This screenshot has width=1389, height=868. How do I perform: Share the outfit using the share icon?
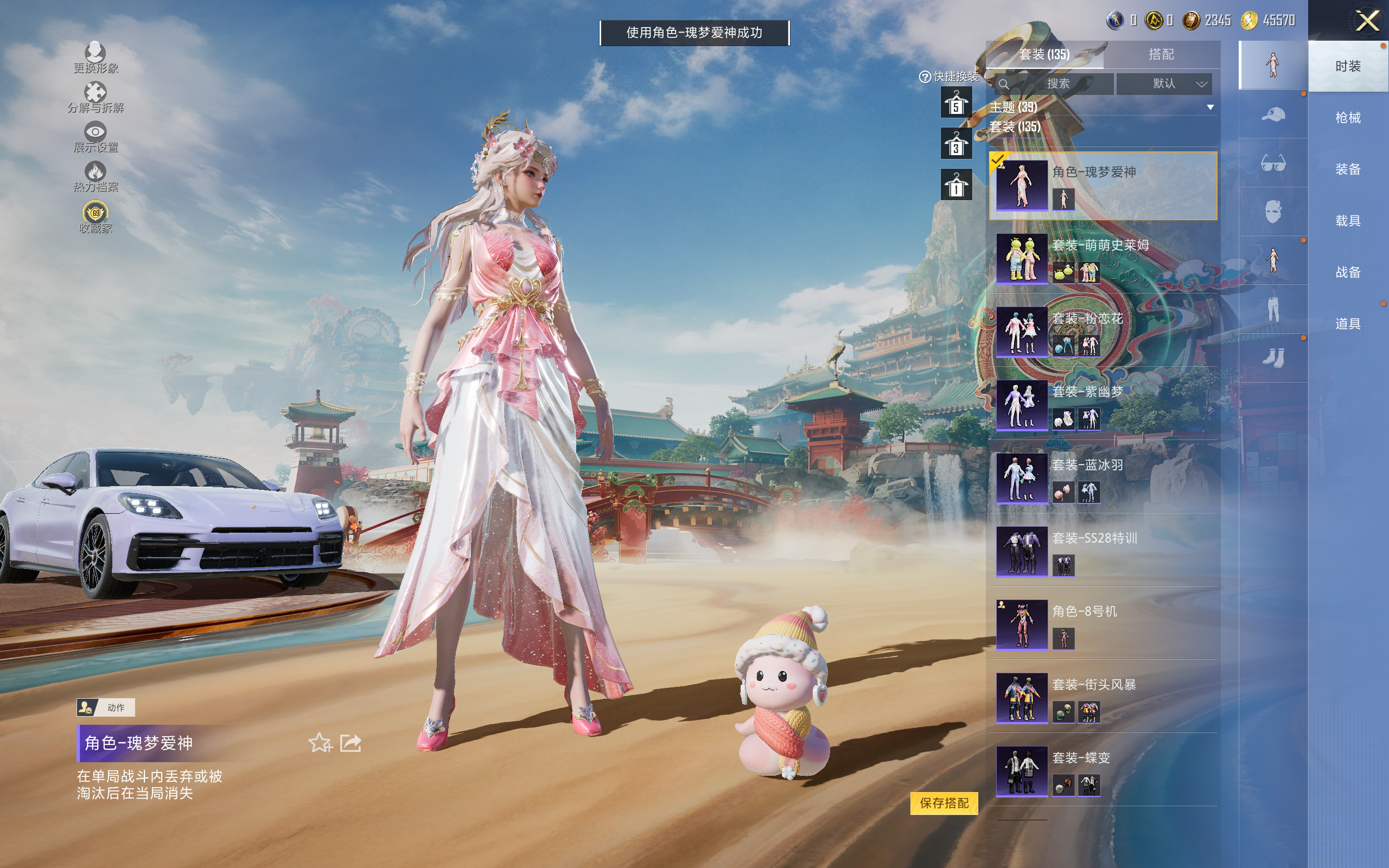351,743
